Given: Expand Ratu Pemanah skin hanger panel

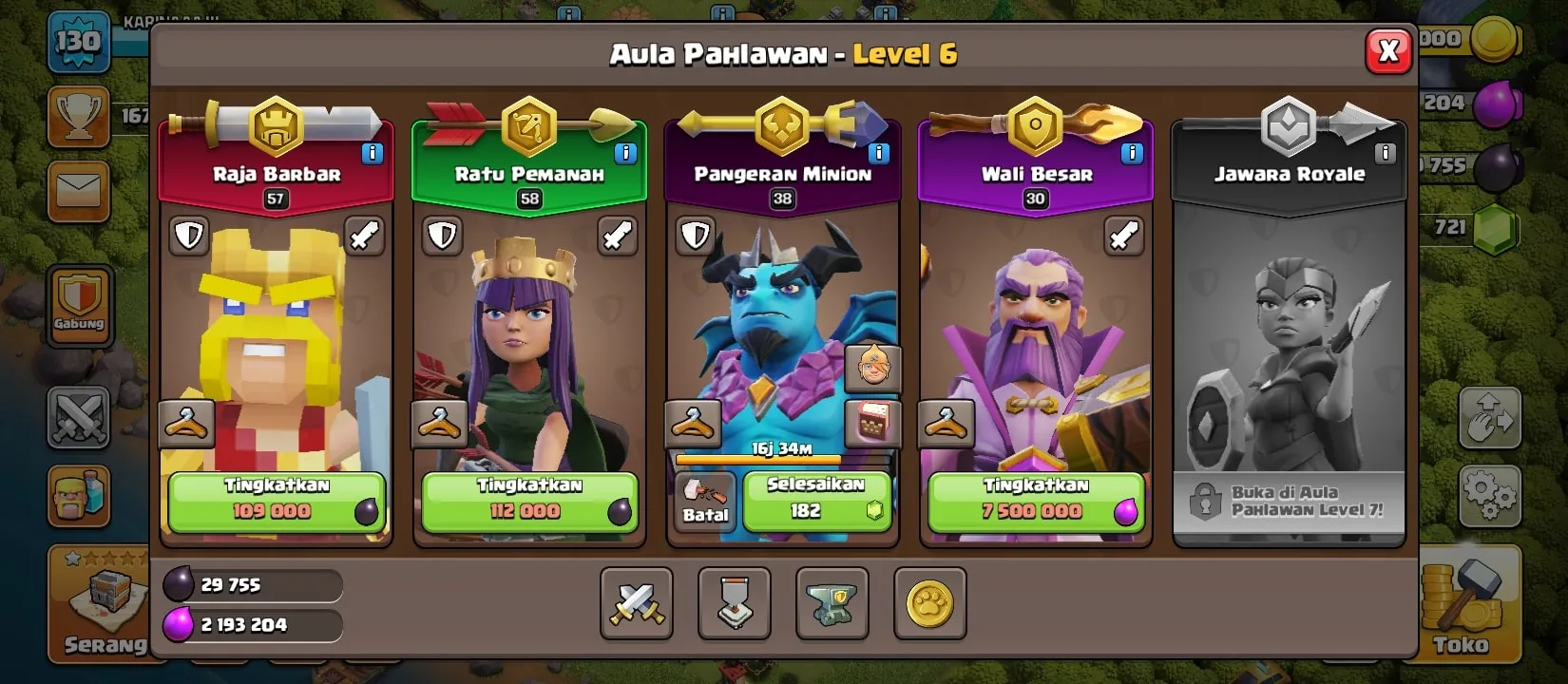Looking at the screenshot, I should point(439,423).
